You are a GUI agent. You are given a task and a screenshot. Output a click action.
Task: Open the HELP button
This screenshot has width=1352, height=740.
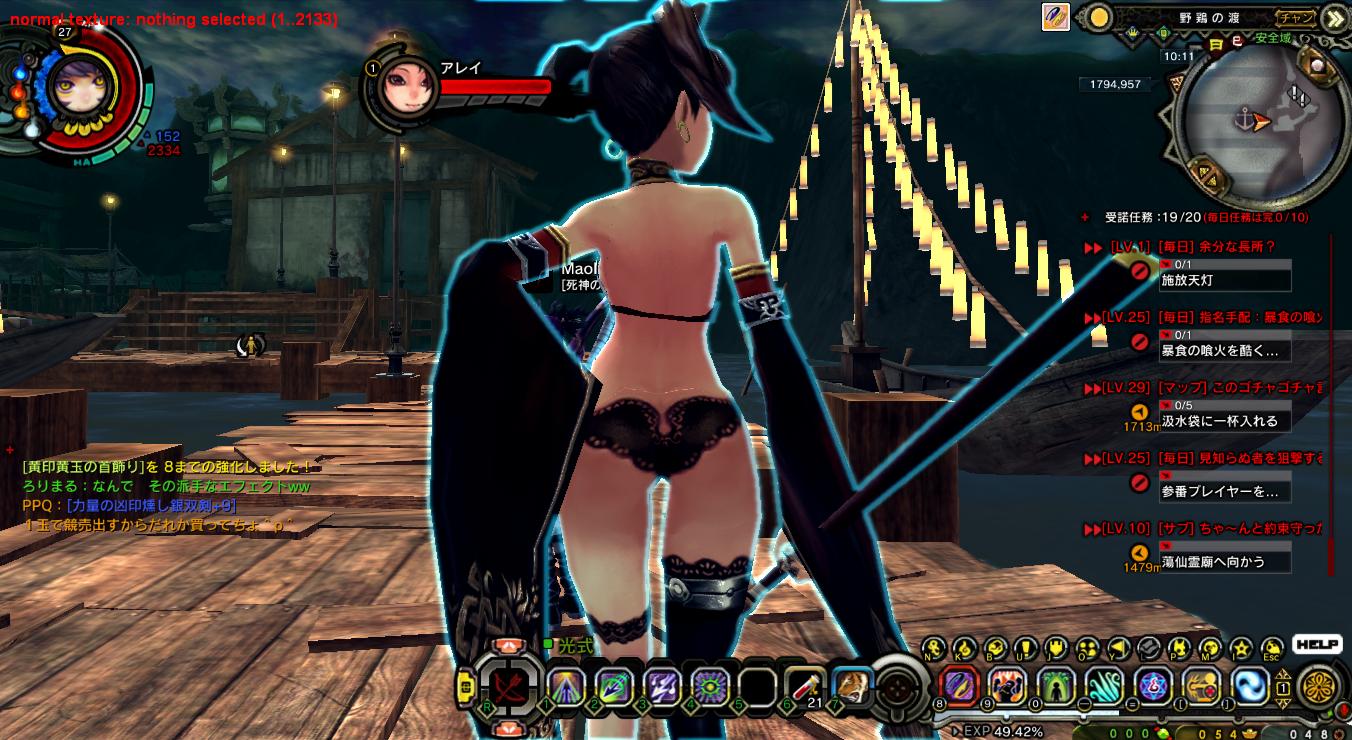[1316, 645]
